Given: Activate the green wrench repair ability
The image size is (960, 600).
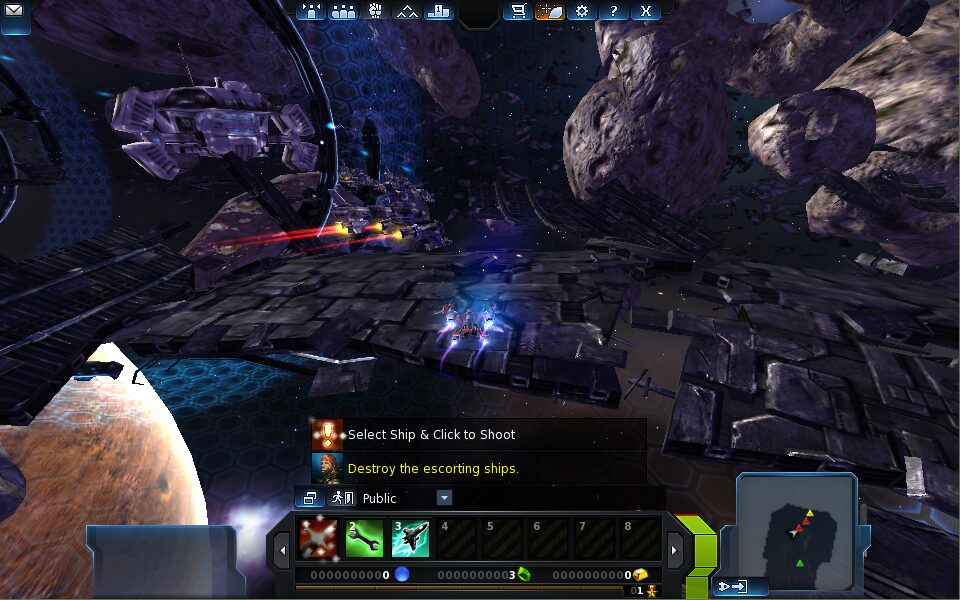Looking at the screenshot, I should (364, 539).
